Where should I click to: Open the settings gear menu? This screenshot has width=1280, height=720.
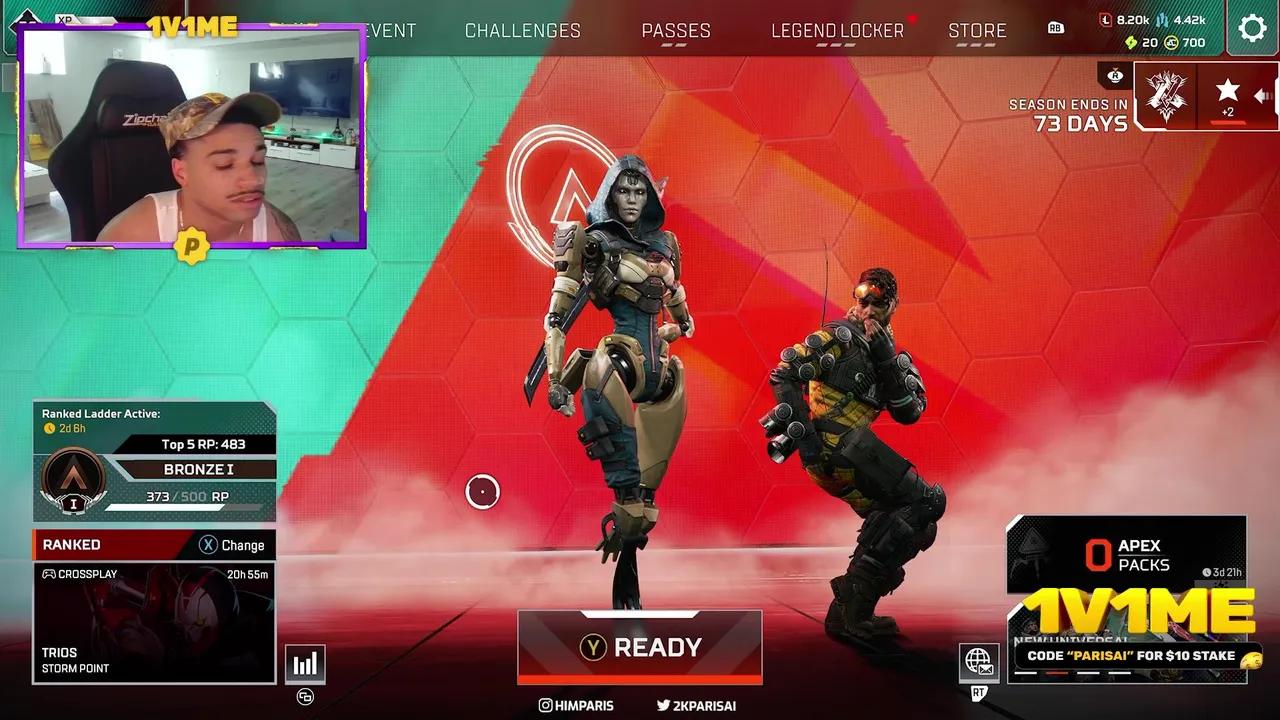coord(1252,28)
